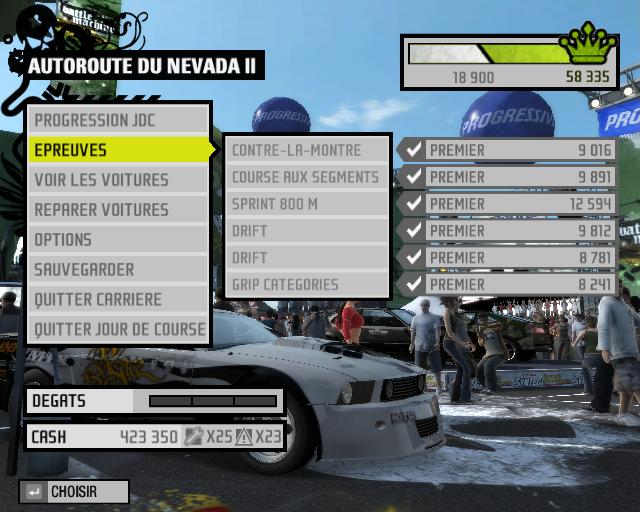Select the highlighted Epreuves entry
The height and width of the screenshot is (512, 641).
[x=118, y=150]
